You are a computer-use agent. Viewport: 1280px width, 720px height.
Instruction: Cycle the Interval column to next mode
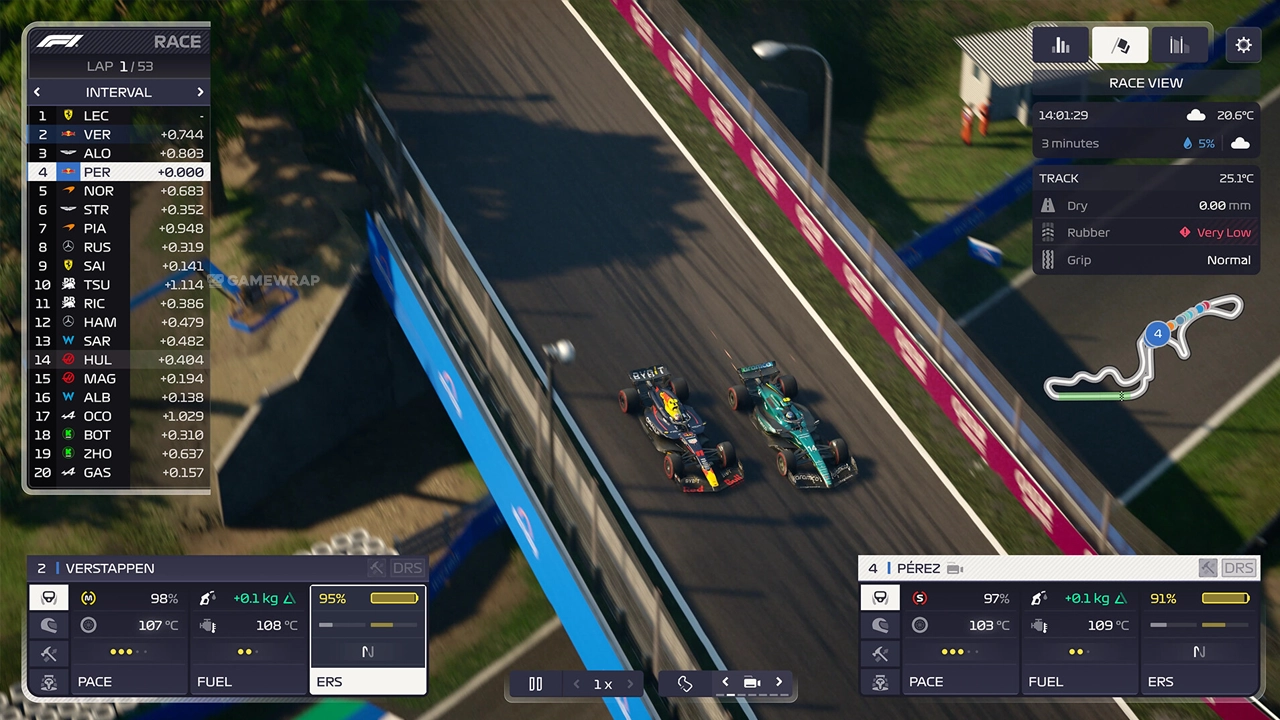pos(200,92)
